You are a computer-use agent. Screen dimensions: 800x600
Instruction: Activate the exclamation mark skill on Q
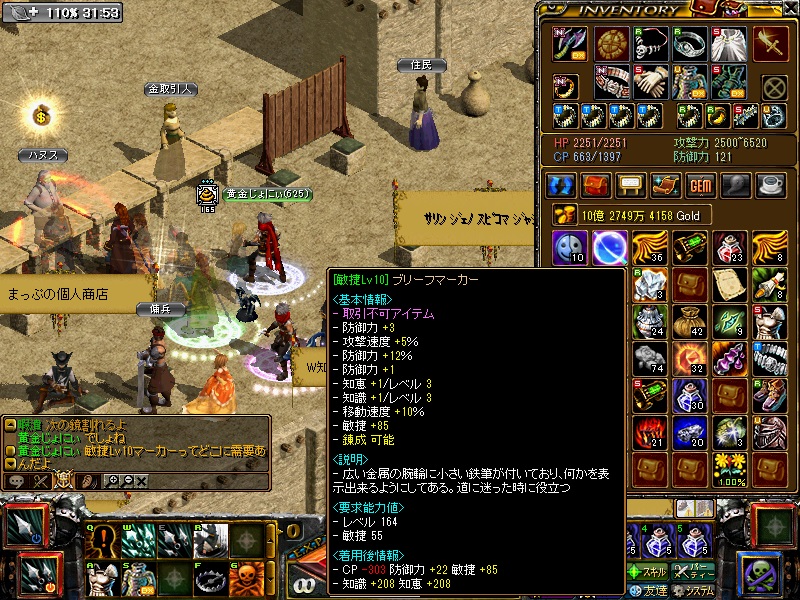102,541
